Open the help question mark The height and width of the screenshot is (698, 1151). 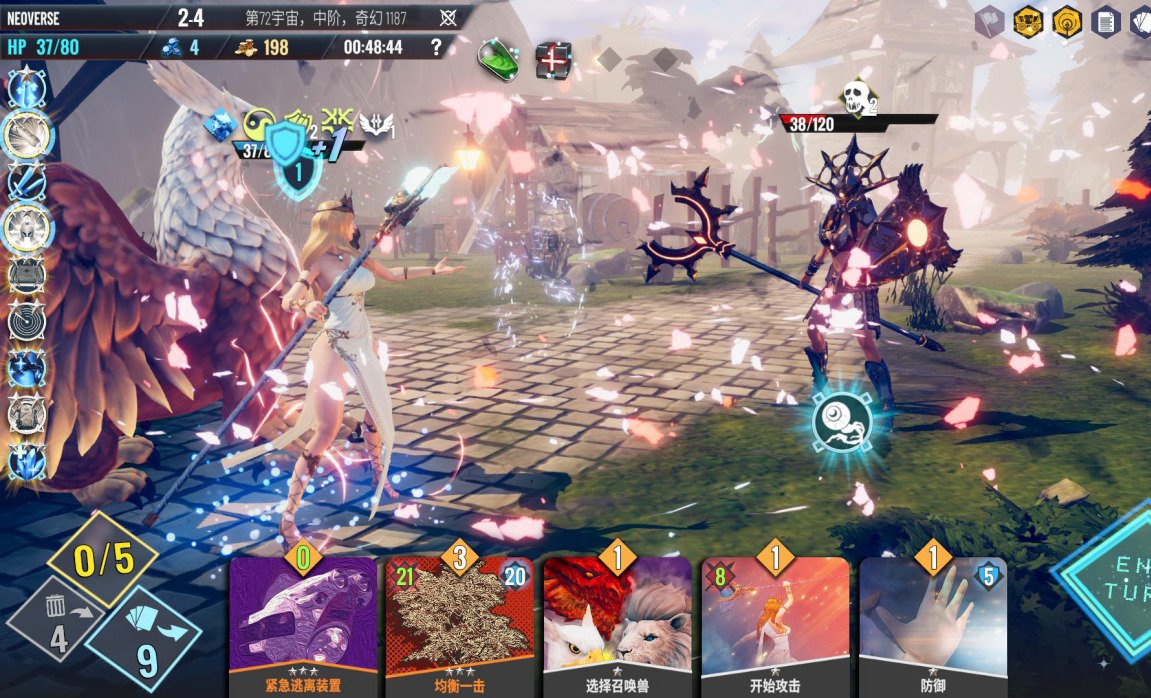[x=435, y=47]
